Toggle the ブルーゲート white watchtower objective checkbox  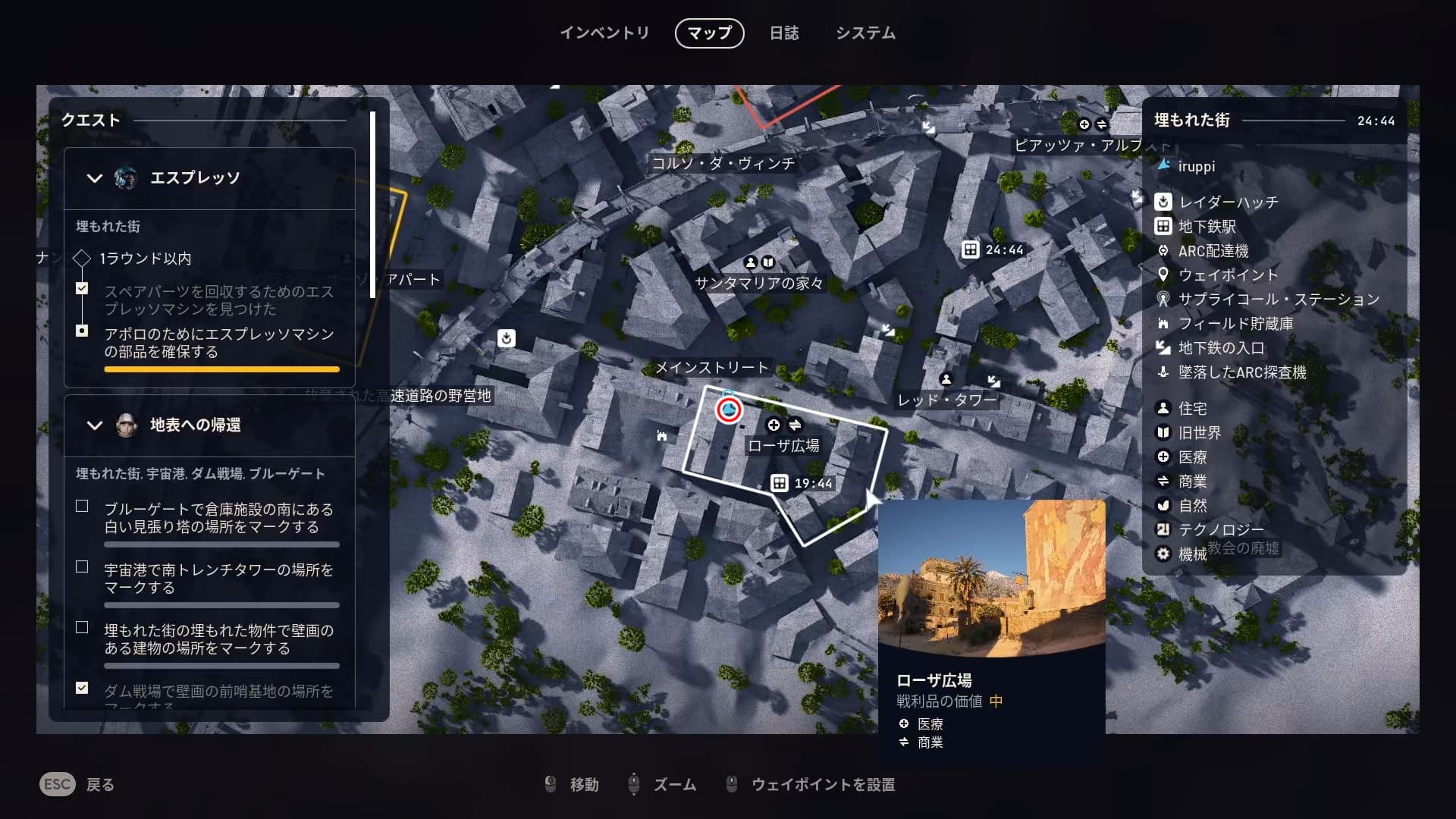click(x=82, y=507)
